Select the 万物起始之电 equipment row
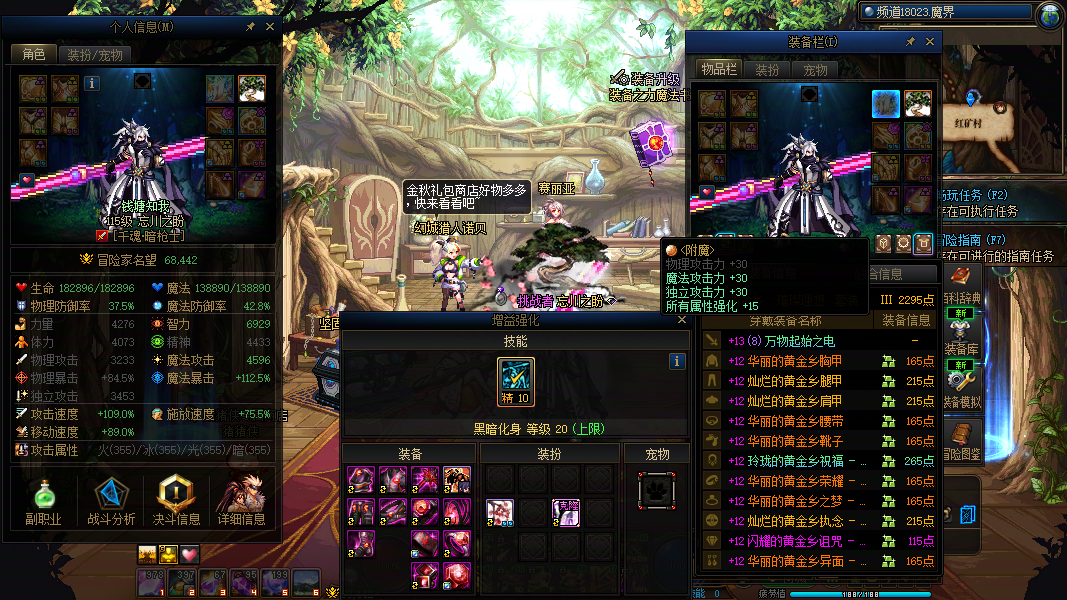 (x=790, y=342)
